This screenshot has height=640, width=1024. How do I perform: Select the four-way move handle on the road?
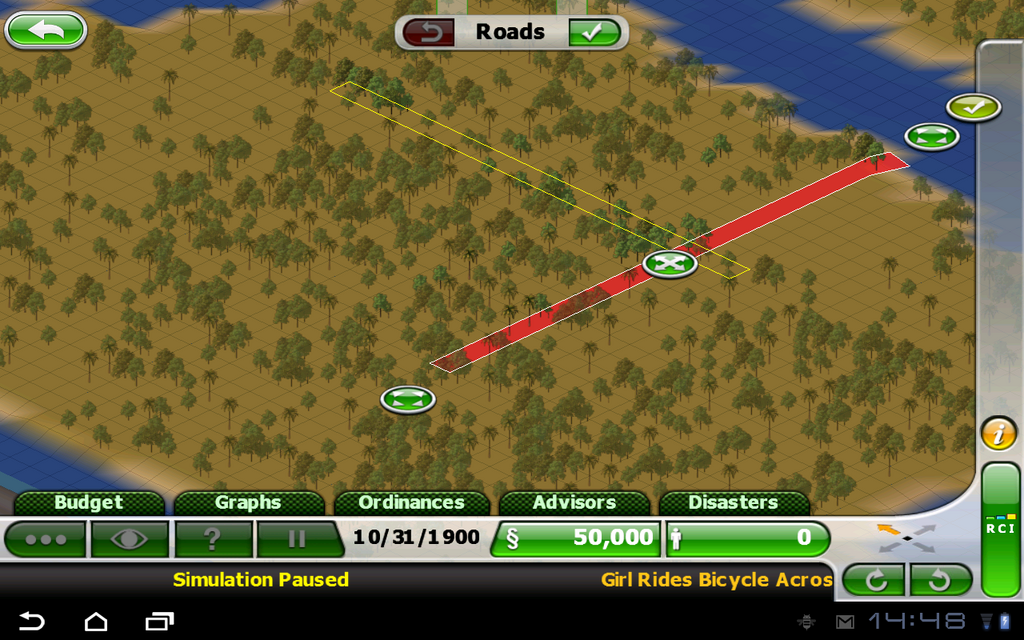point(670,264)
